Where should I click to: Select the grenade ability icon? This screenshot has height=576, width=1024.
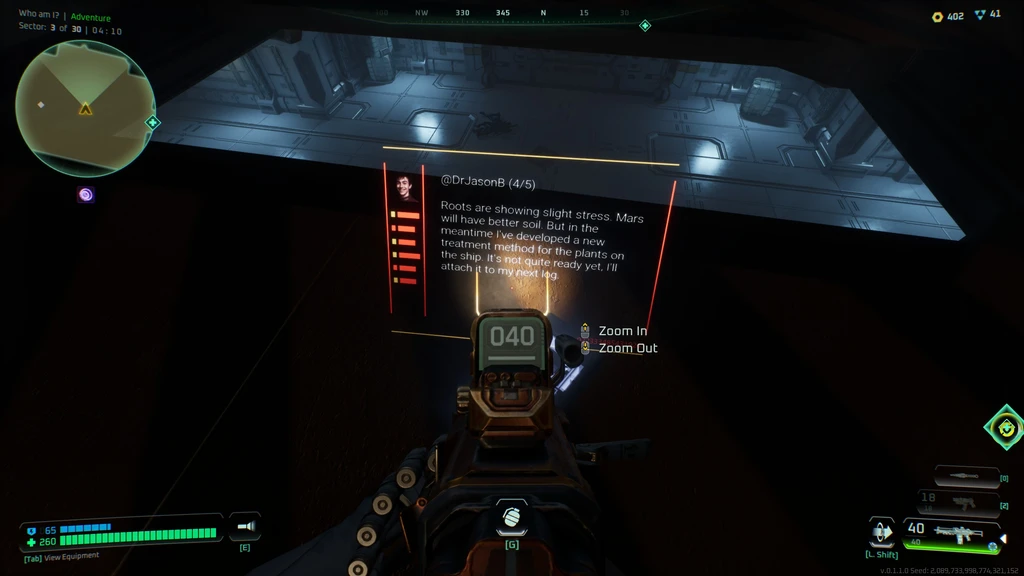coord(512,518)
